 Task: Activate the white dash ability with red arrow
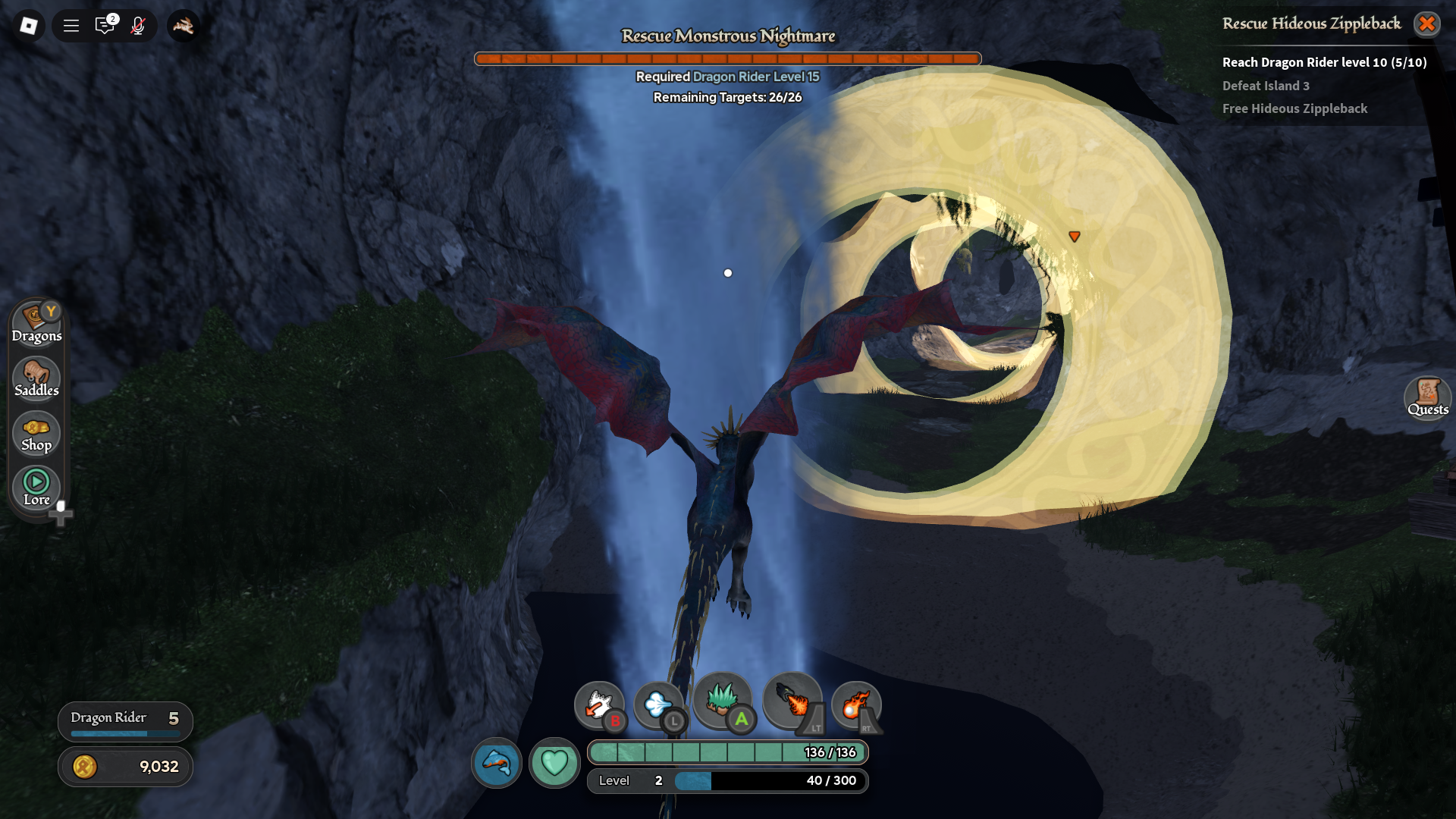598,704
